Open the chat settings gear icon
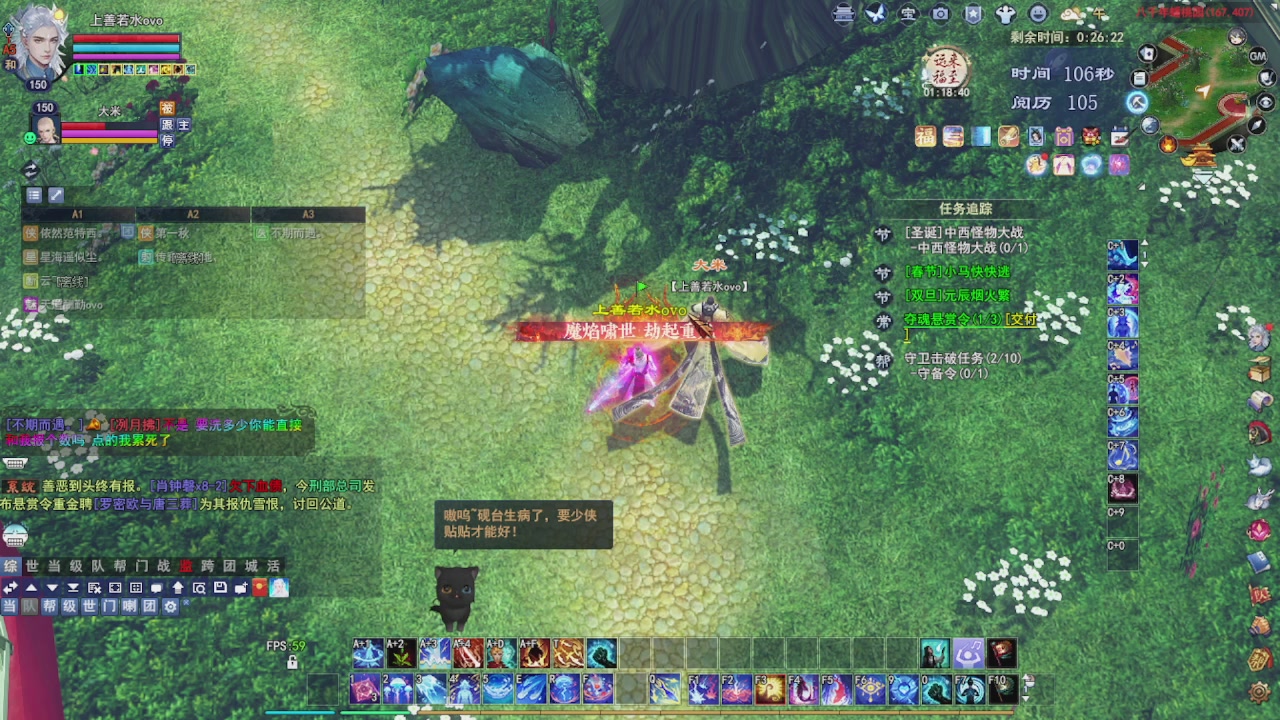This screenshot has width=1280, height=720. [x=171, y=606]
